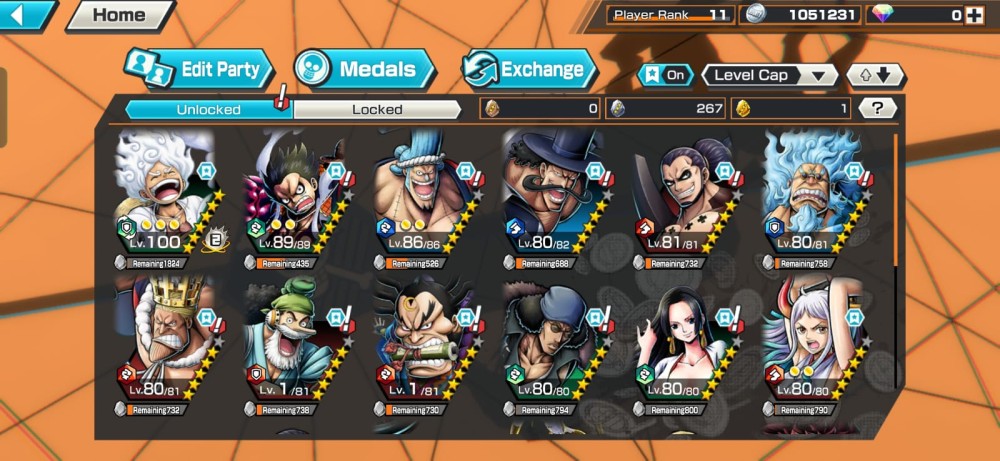Go back with the blue arrow button
The image size is (1000, 461).
[x=27, y=15]
